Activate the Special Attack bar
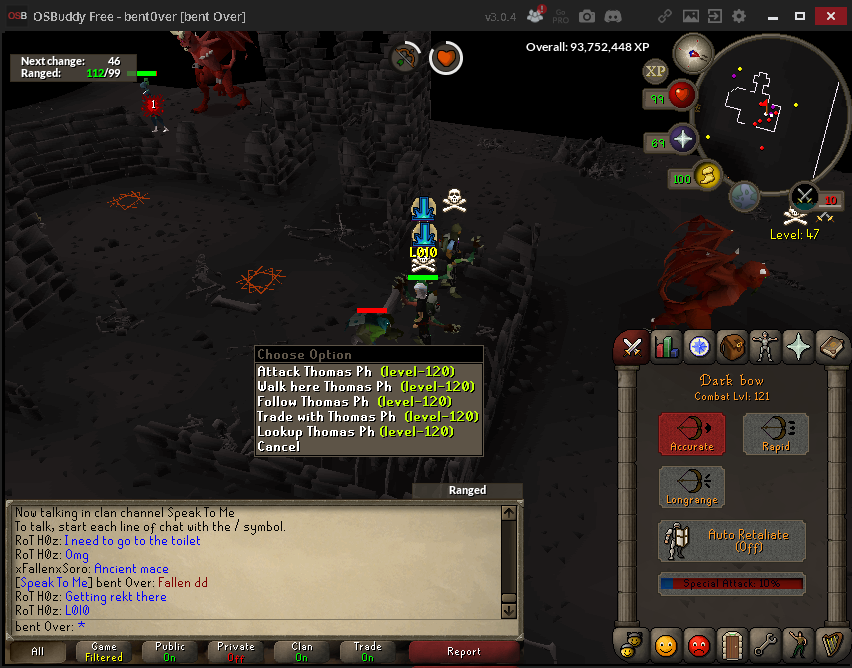The height and width of the screenshot is (668, 852). point(732,583)
